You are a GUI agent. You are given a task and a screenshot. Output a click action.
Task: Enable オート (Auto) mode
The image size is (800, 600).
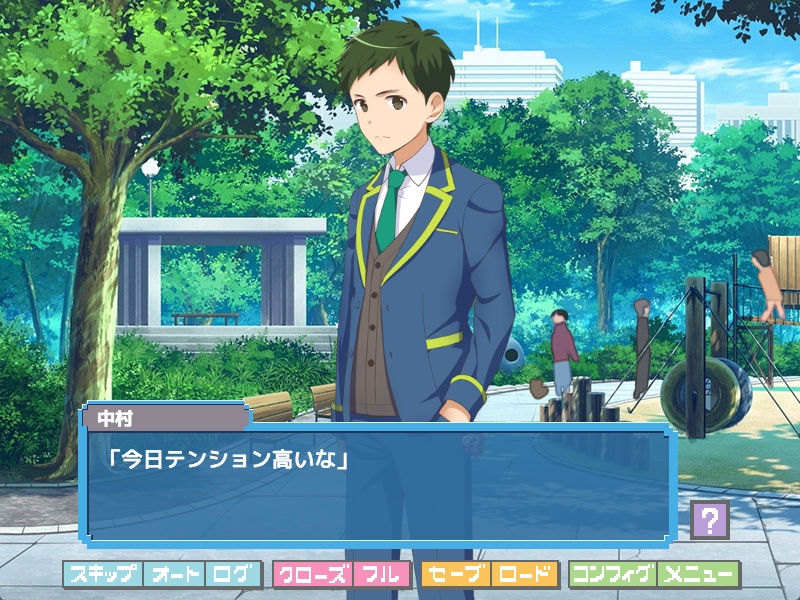174,575
